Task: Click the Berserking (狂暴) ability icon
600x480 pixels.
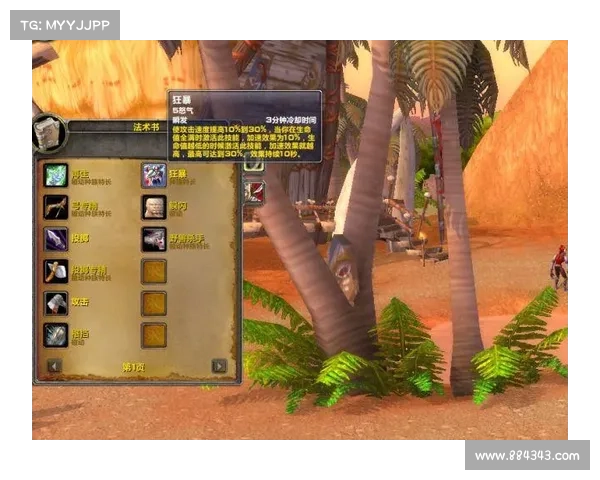Action: pyautogui.click(x=153, y=176)
